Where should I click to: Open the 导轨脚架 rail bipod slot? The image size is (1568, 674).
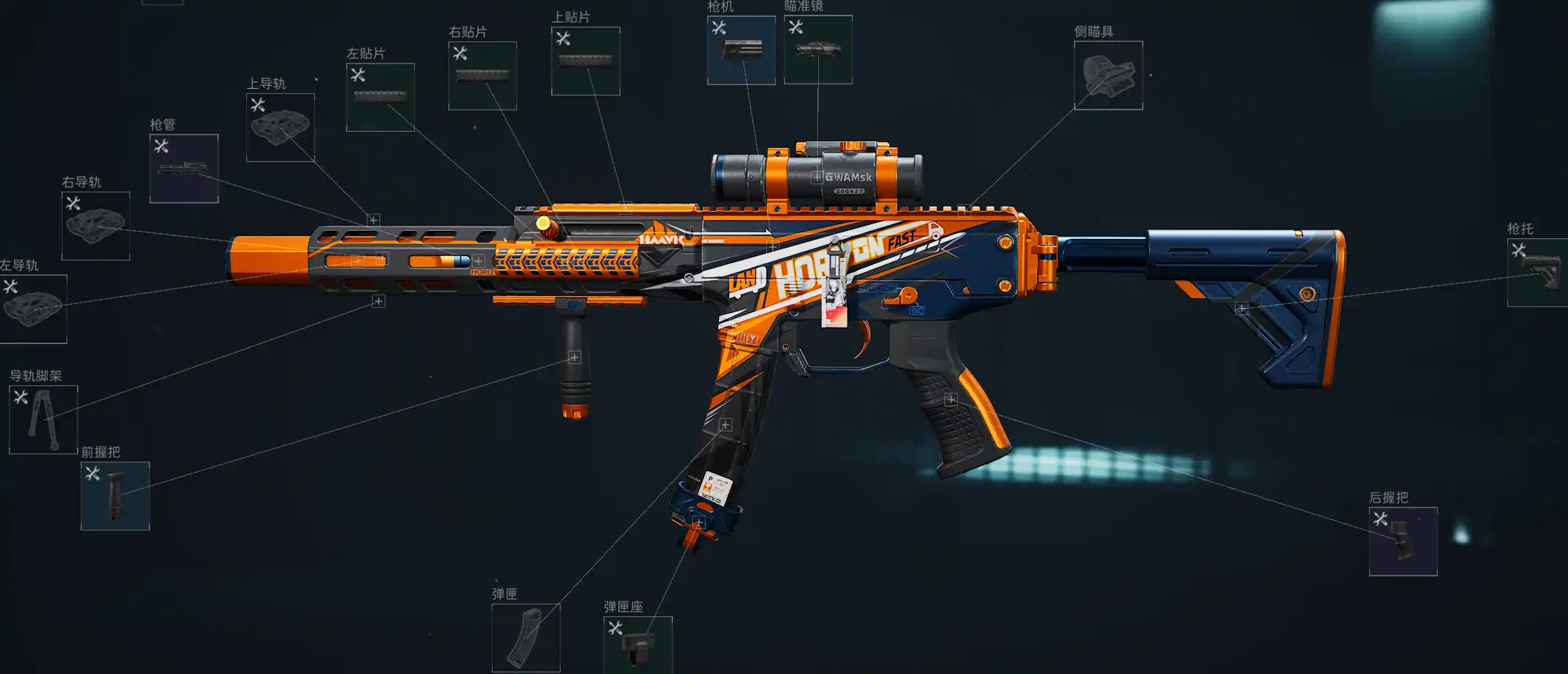click(x=43, y=419)
